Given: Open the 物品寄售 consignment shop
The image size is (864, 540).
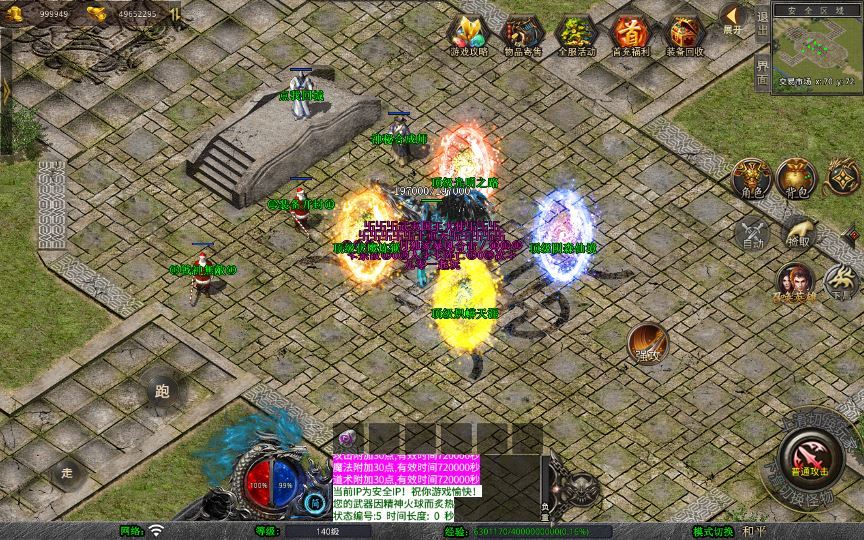Looking at the screenshot, I should click(x=521, y=35).
